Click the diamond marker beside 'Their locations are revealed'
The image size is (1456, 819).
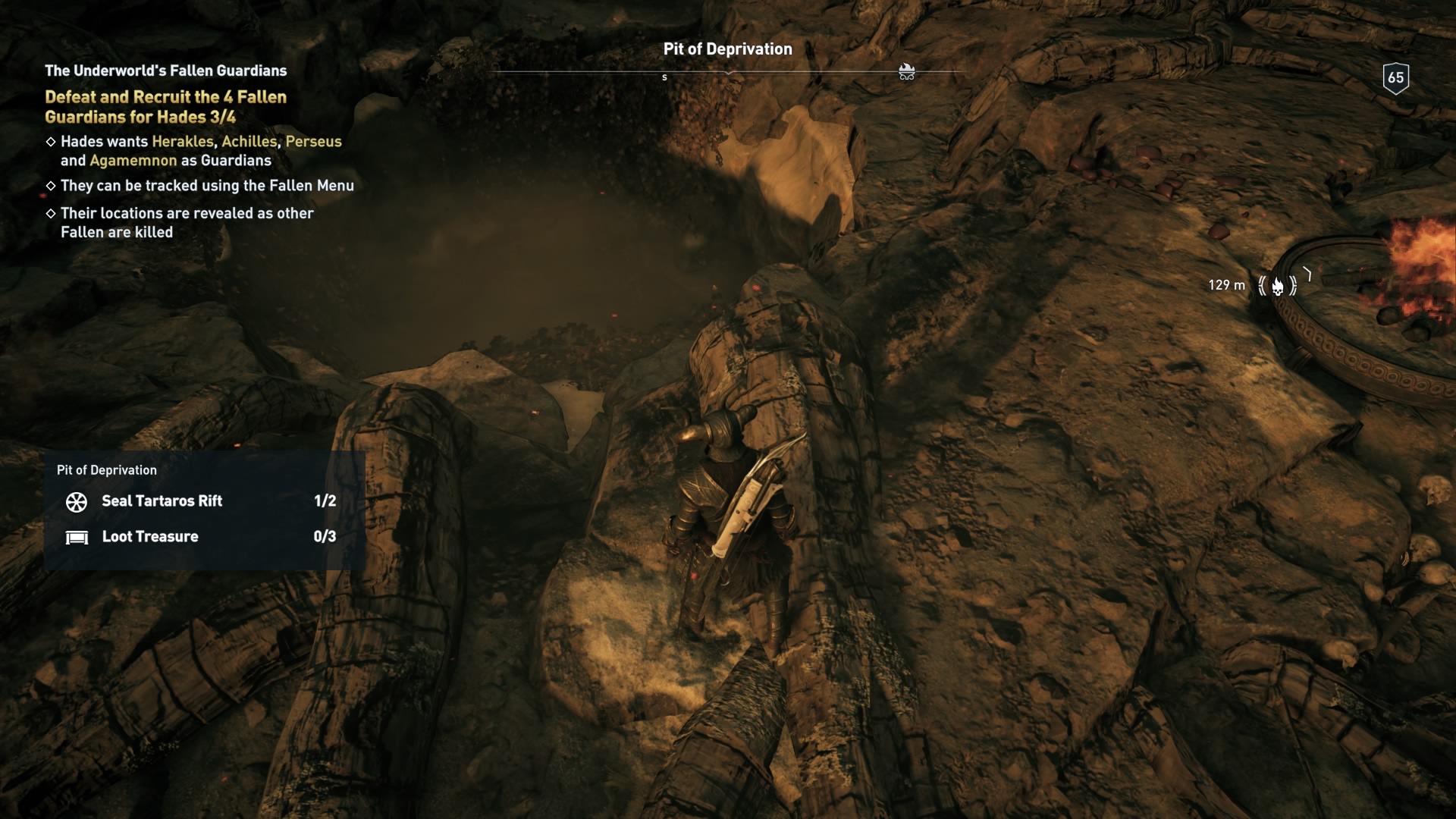[x=51, y=213]
